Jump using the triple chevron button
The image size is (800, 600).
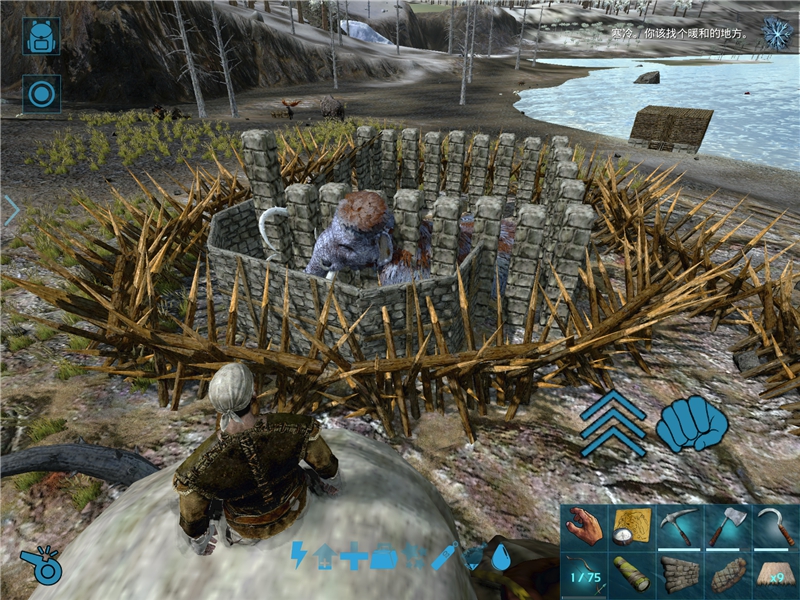pos(612,422)
